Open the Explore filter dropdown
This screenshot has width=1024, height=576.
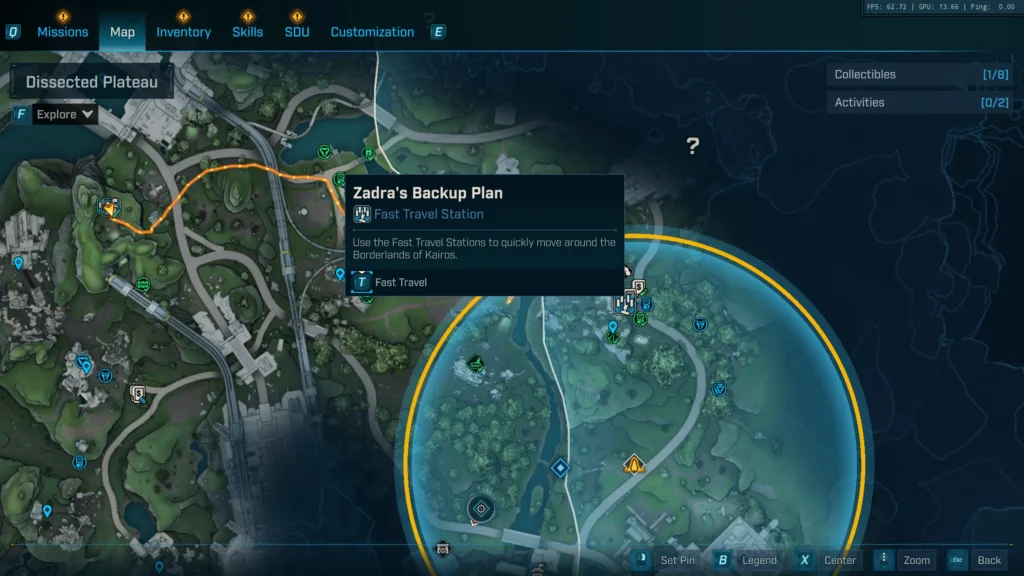65,114
